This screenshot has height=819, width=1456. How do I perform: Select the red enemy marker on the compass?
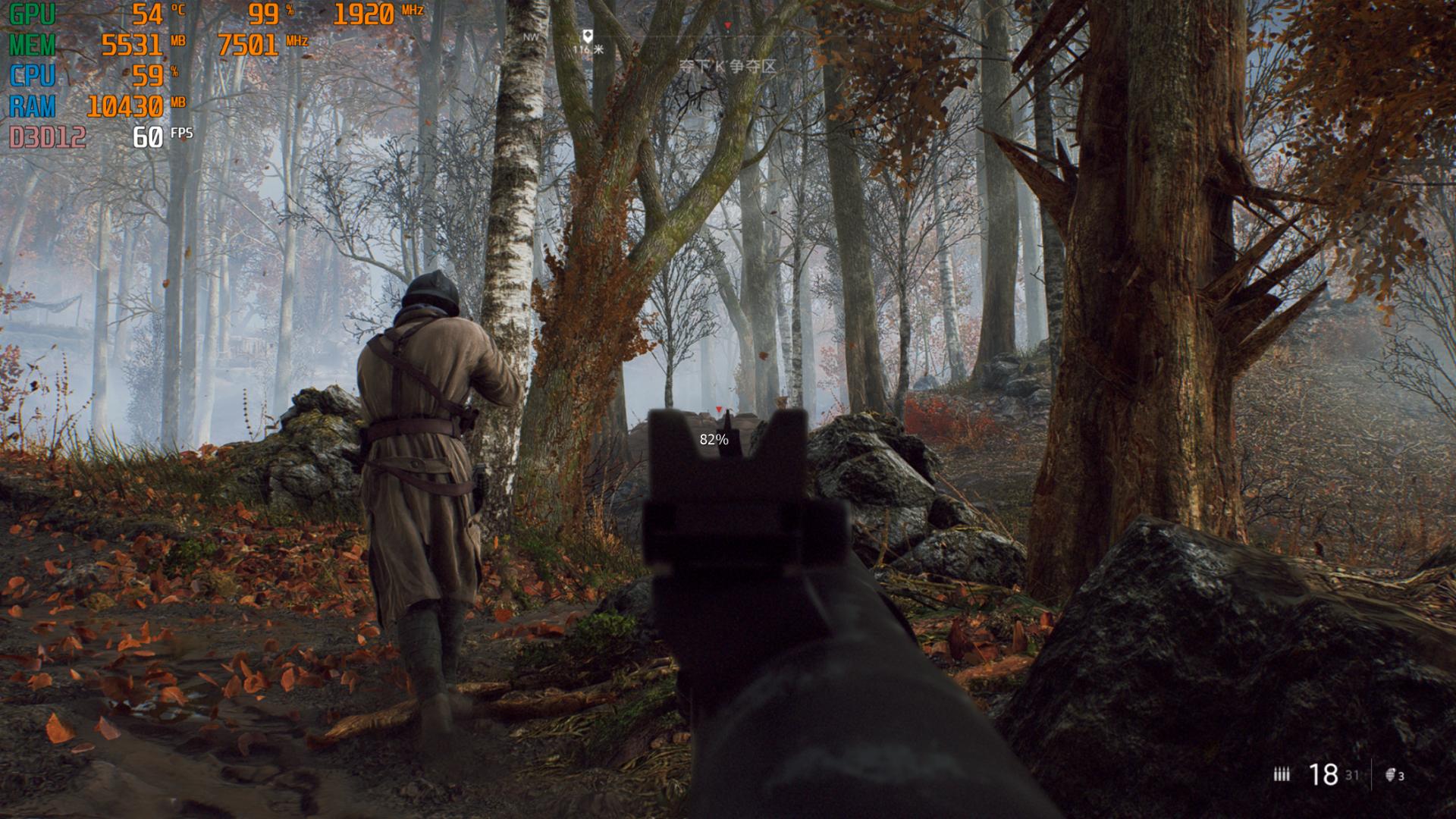tap(727, 26)
